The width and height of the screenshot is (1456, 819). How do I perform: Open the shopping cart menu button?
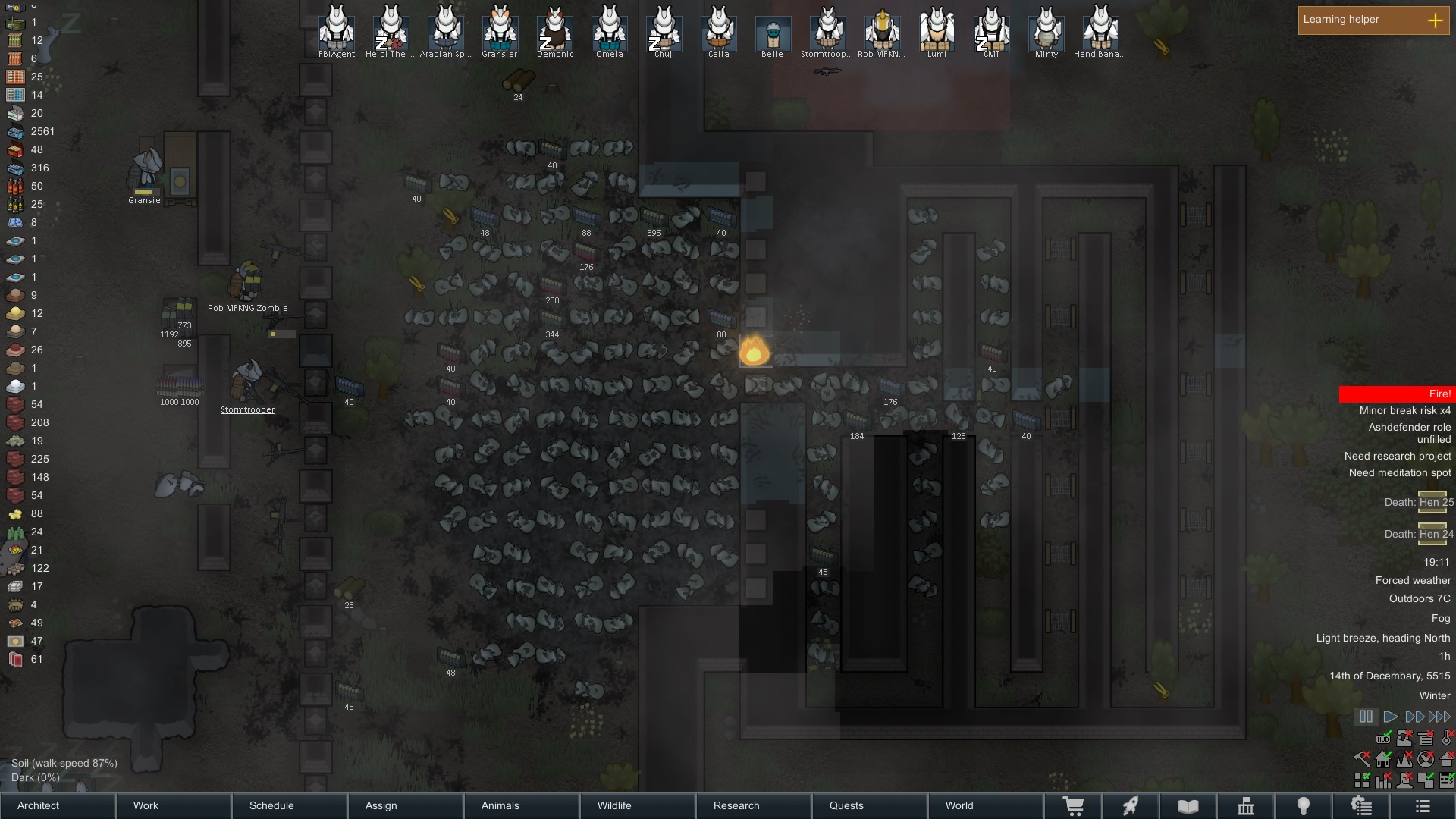(1074, 806)
